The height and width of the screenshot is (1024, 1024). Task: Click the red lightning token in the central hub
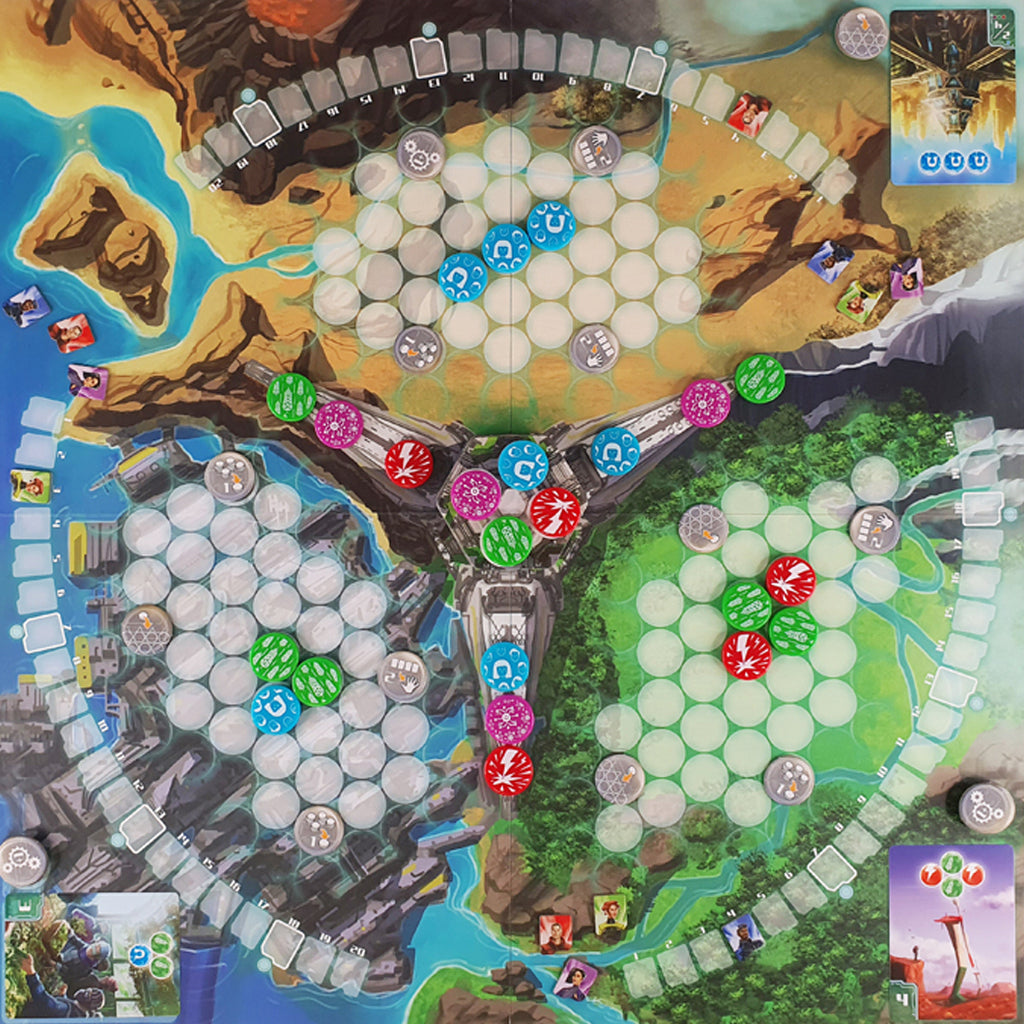click(x=555, y=512)
